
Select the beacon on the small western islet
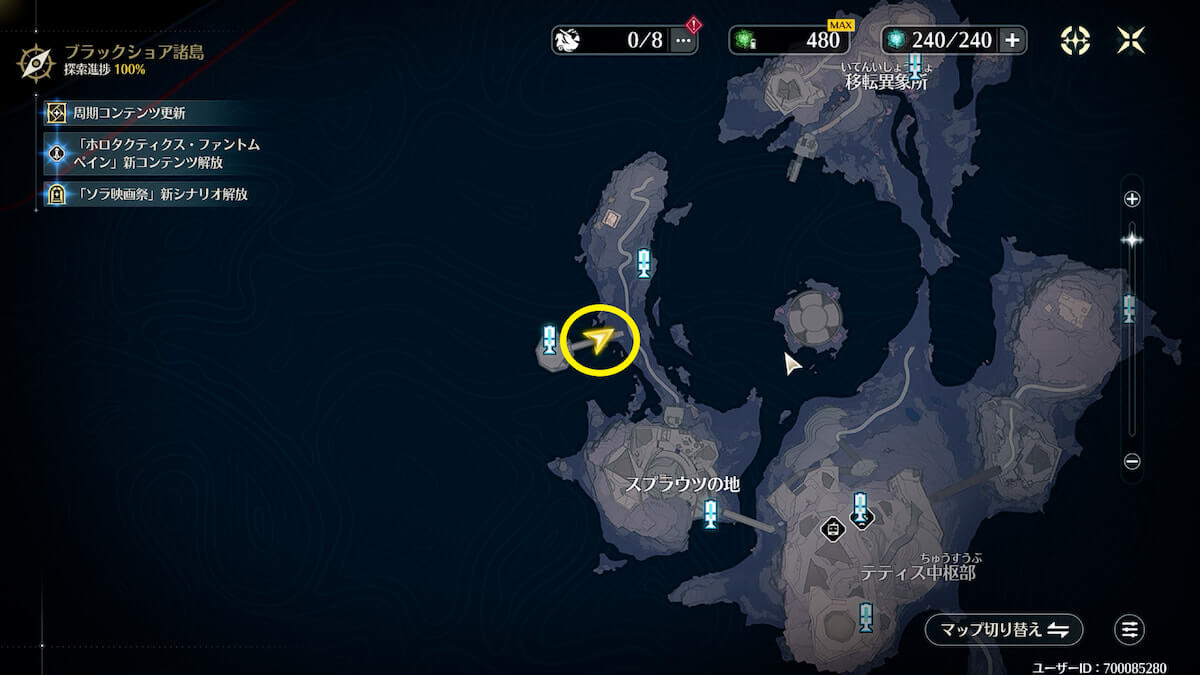(x=549, y=340)
